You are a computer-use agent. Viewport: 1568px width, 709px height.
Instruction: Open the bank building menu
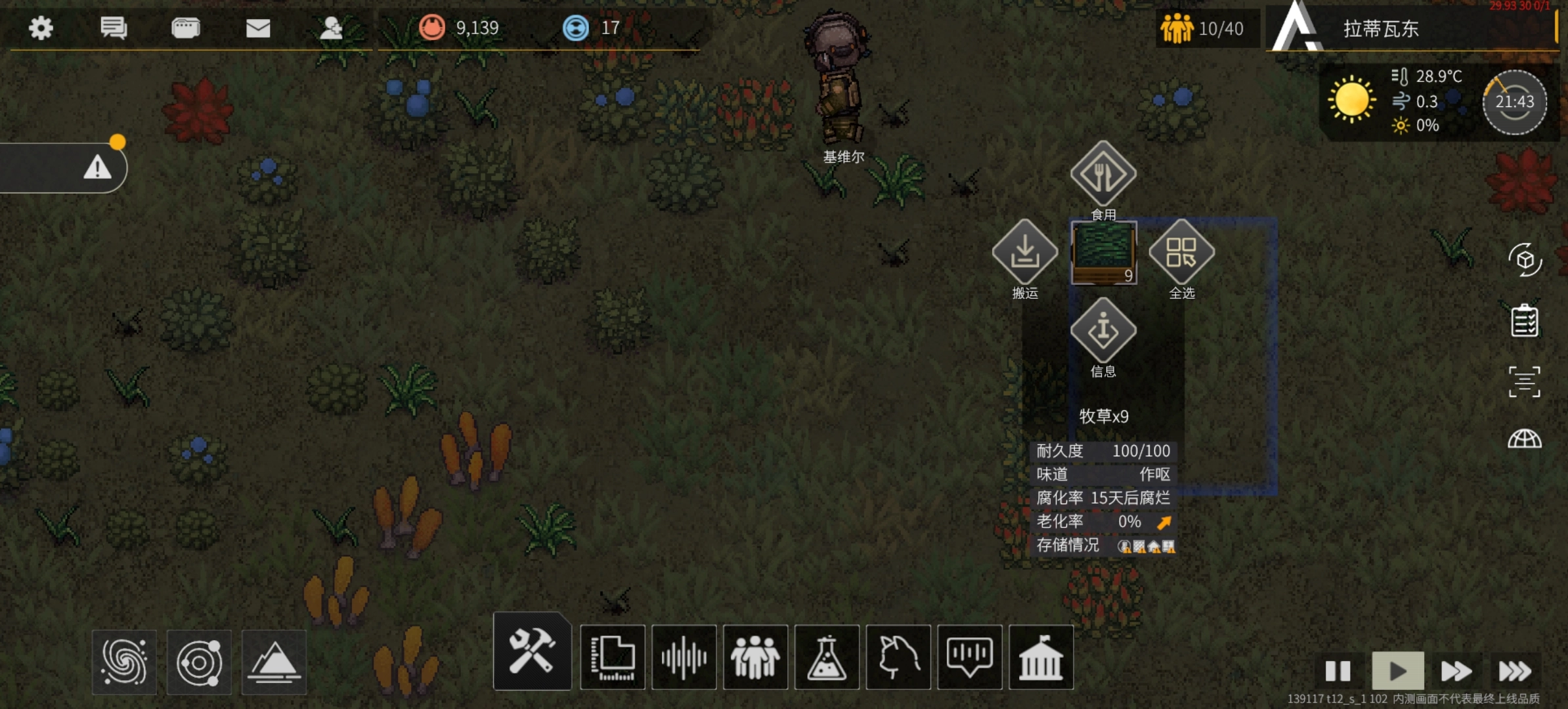[x=1041, y=657]
